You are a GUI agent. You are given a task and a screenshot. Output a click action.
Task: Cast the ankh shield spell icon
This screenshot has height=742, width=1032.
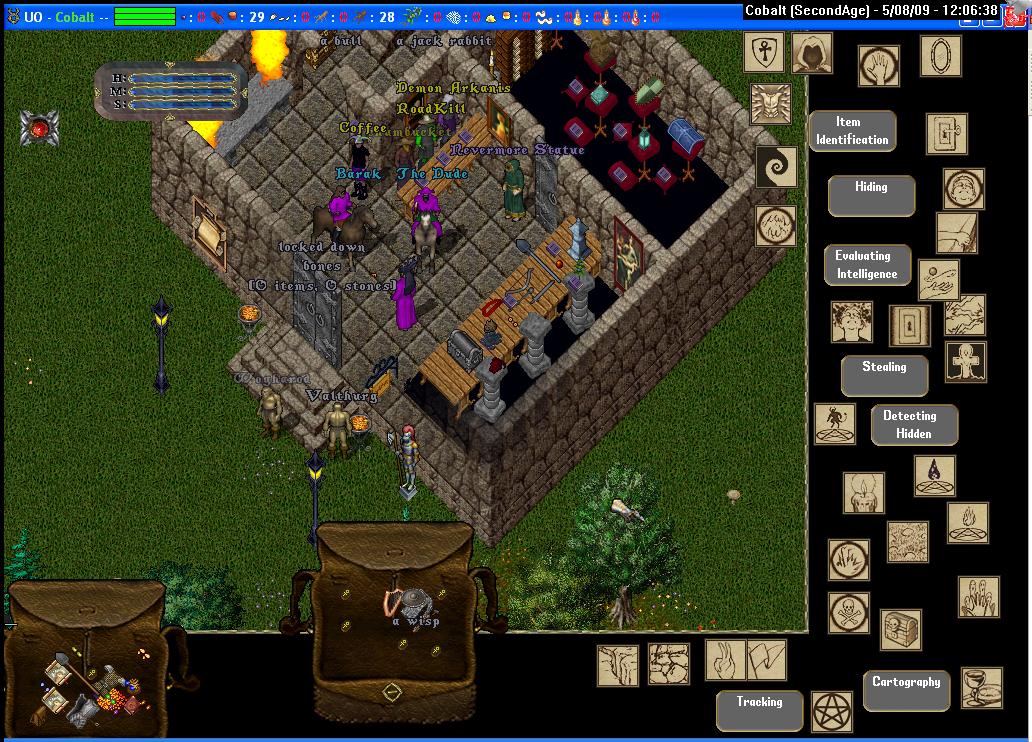[763, 52]
